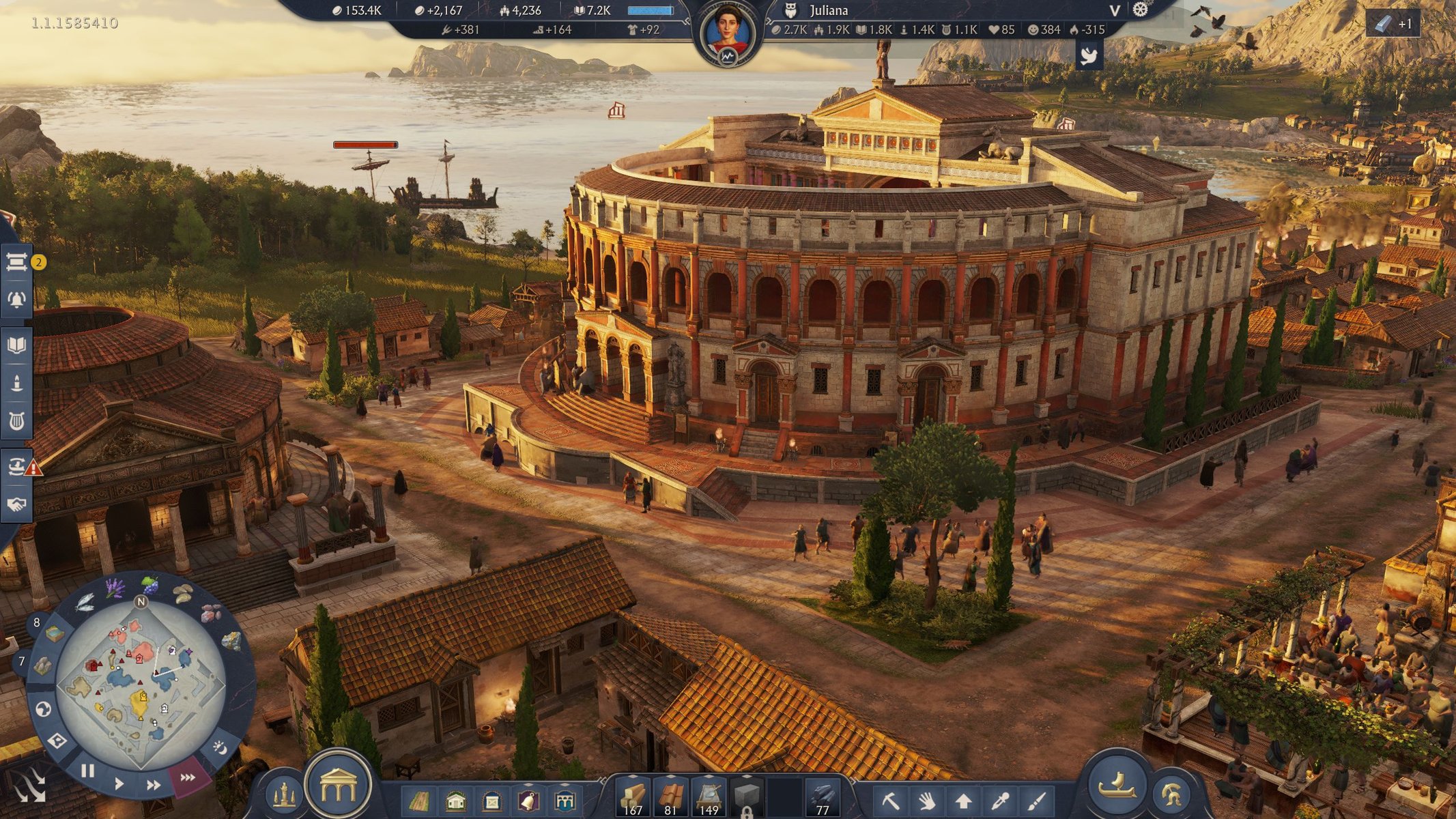The width and height of the screenshot is (1456, 819).
Task: Set the game to normal play speed
Action: [x=119, y=784]
